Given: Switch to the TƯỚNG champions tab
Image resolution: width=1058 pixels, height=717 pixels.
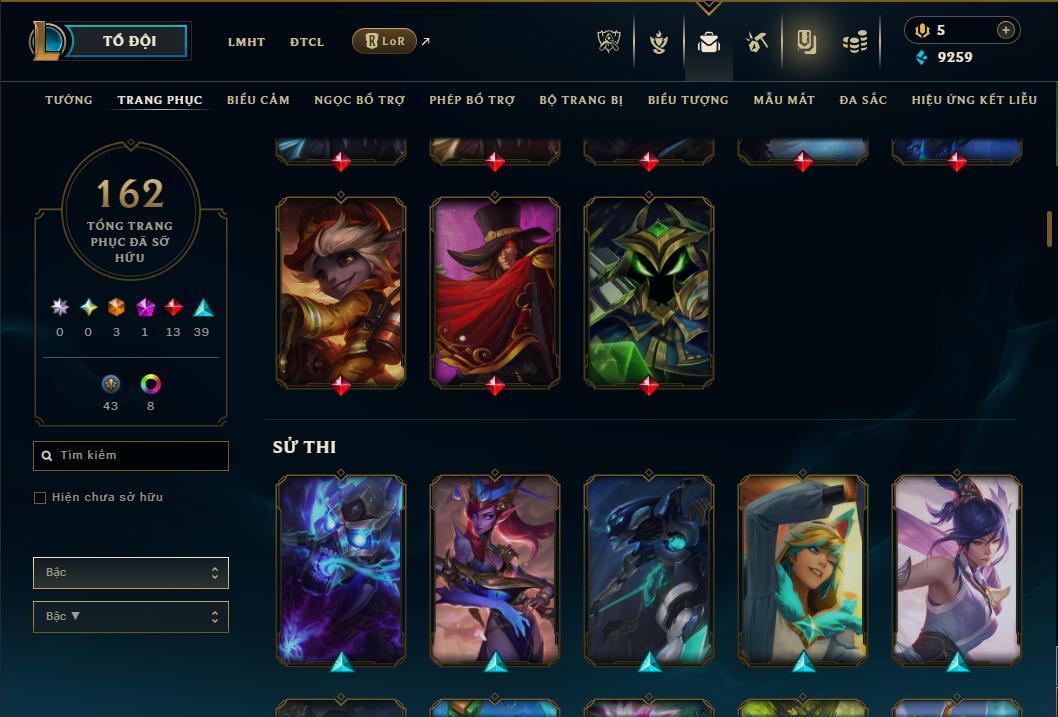Looking at the screenshot, I should pyautogui.click(x=69, y=100).
